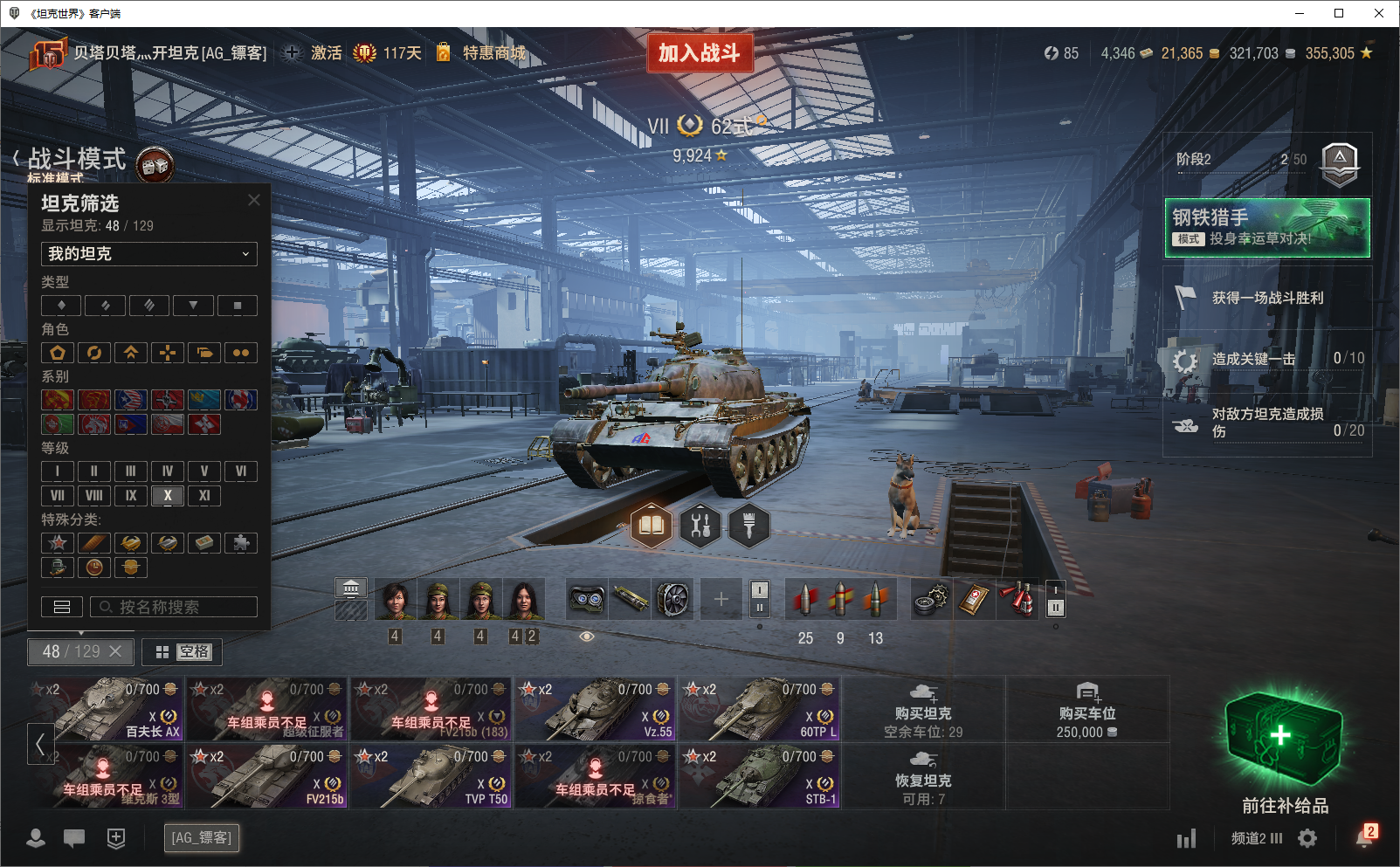This screenshot has width=1400, height=867.
Task: Open 恢复坦克 restore tank tile
Action: [923, 776]
